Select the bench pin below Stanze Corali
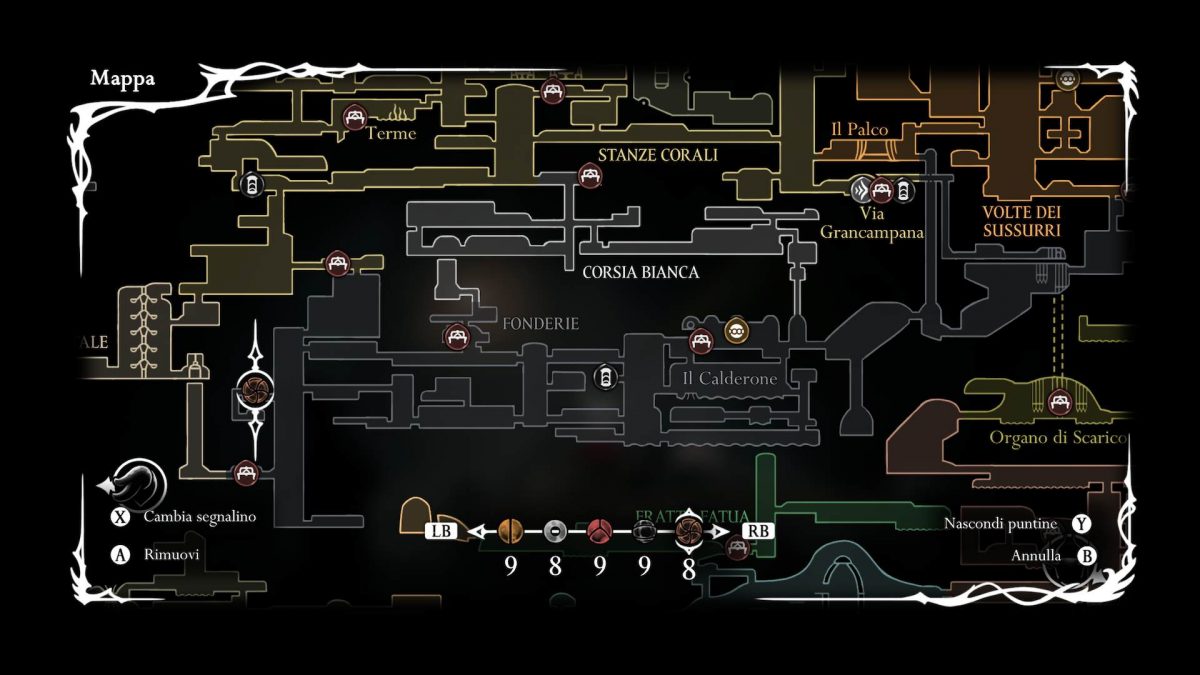 590,176
